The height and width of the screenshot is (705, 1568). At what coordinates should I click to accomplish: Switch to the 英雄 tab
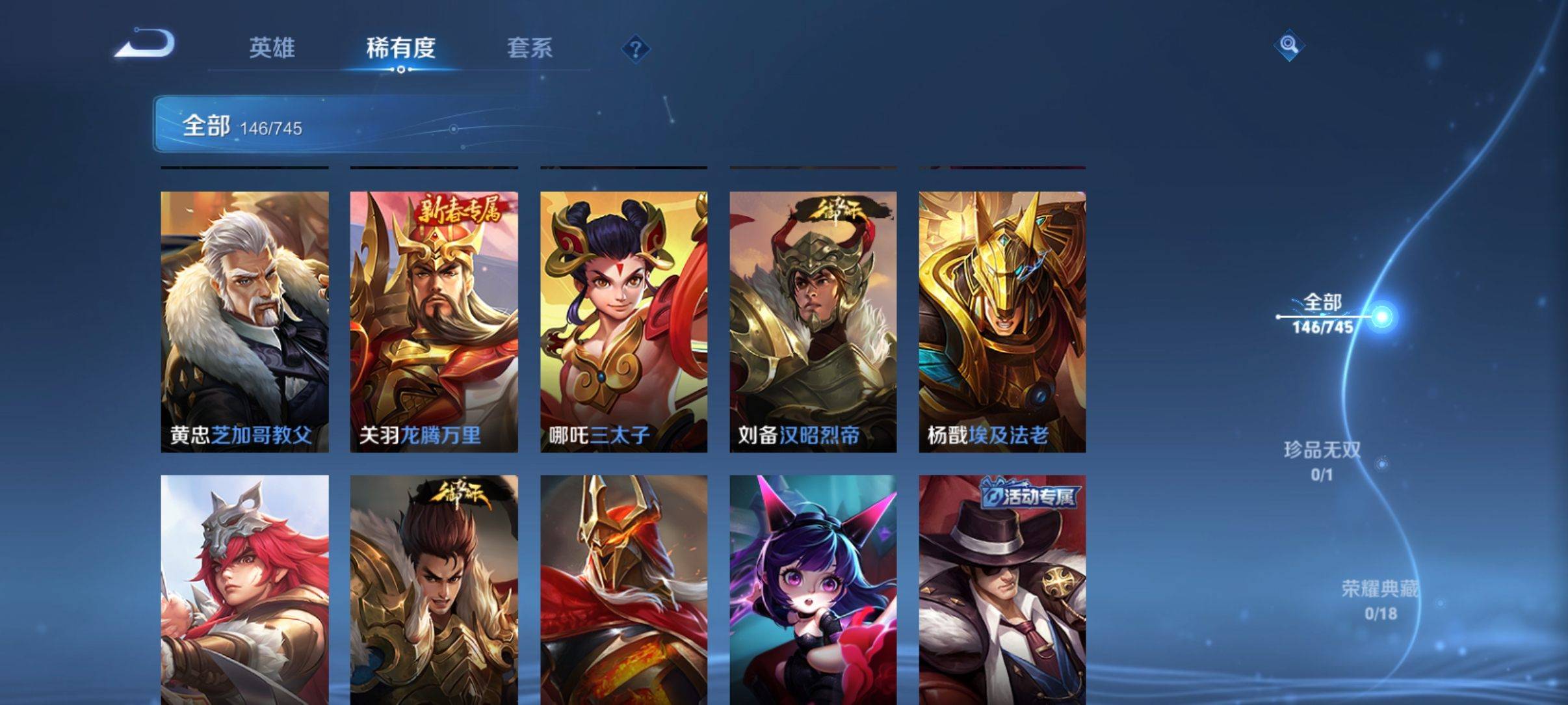[272, 48]
